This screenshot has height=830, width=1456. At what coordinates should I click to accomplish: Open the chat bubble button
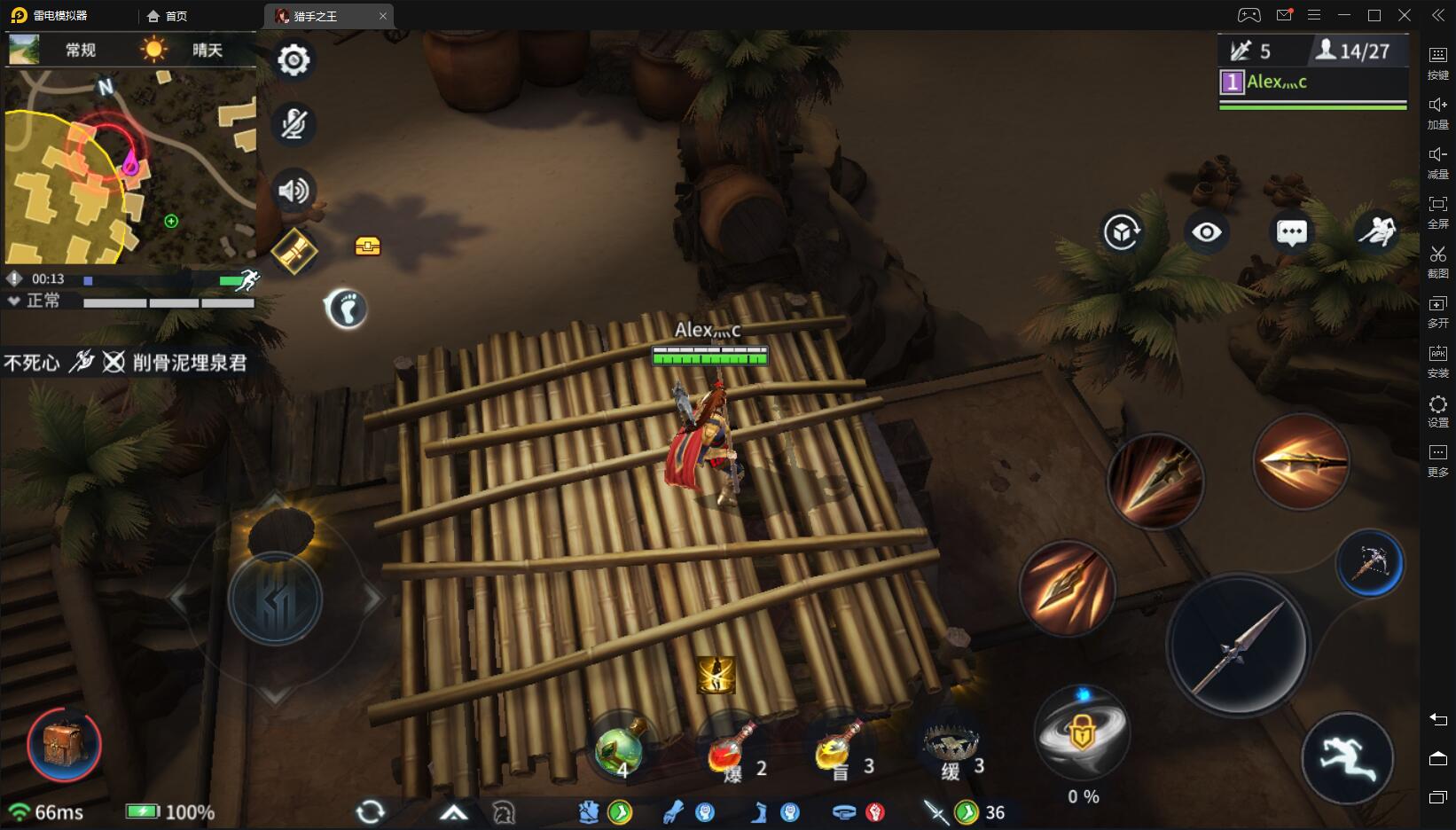[x=1291, y=232]
